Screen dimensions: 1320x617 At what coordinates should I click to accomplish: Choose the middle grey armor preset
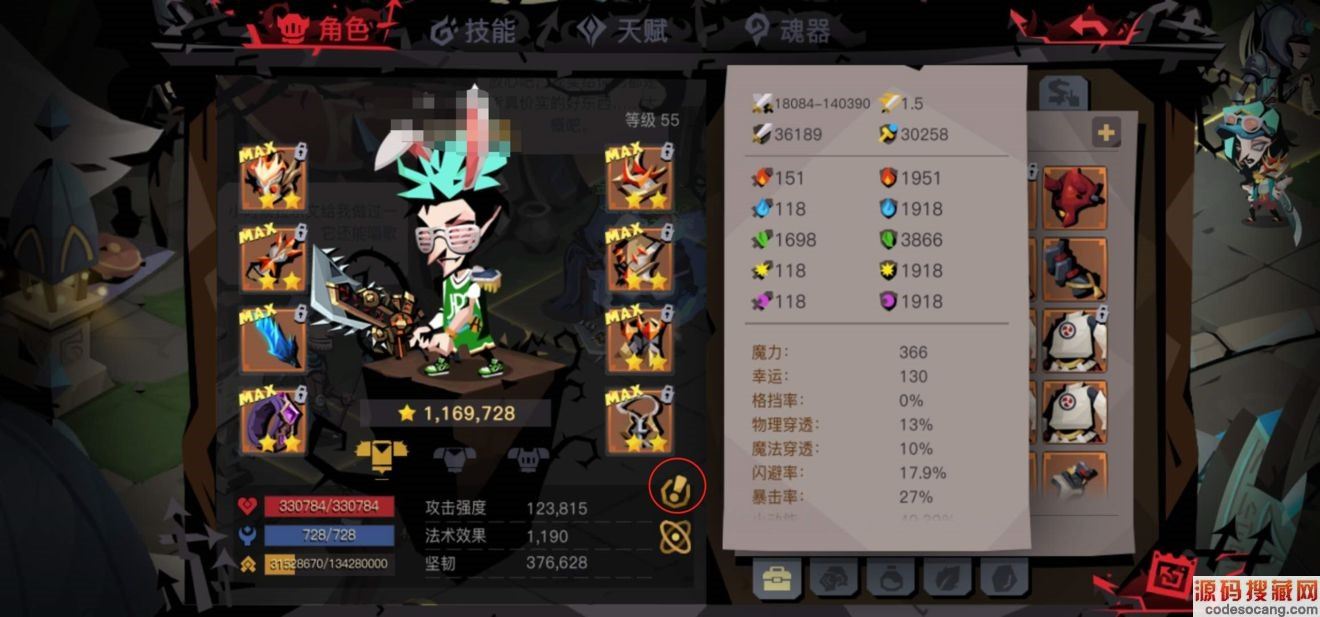click(452, 458)
